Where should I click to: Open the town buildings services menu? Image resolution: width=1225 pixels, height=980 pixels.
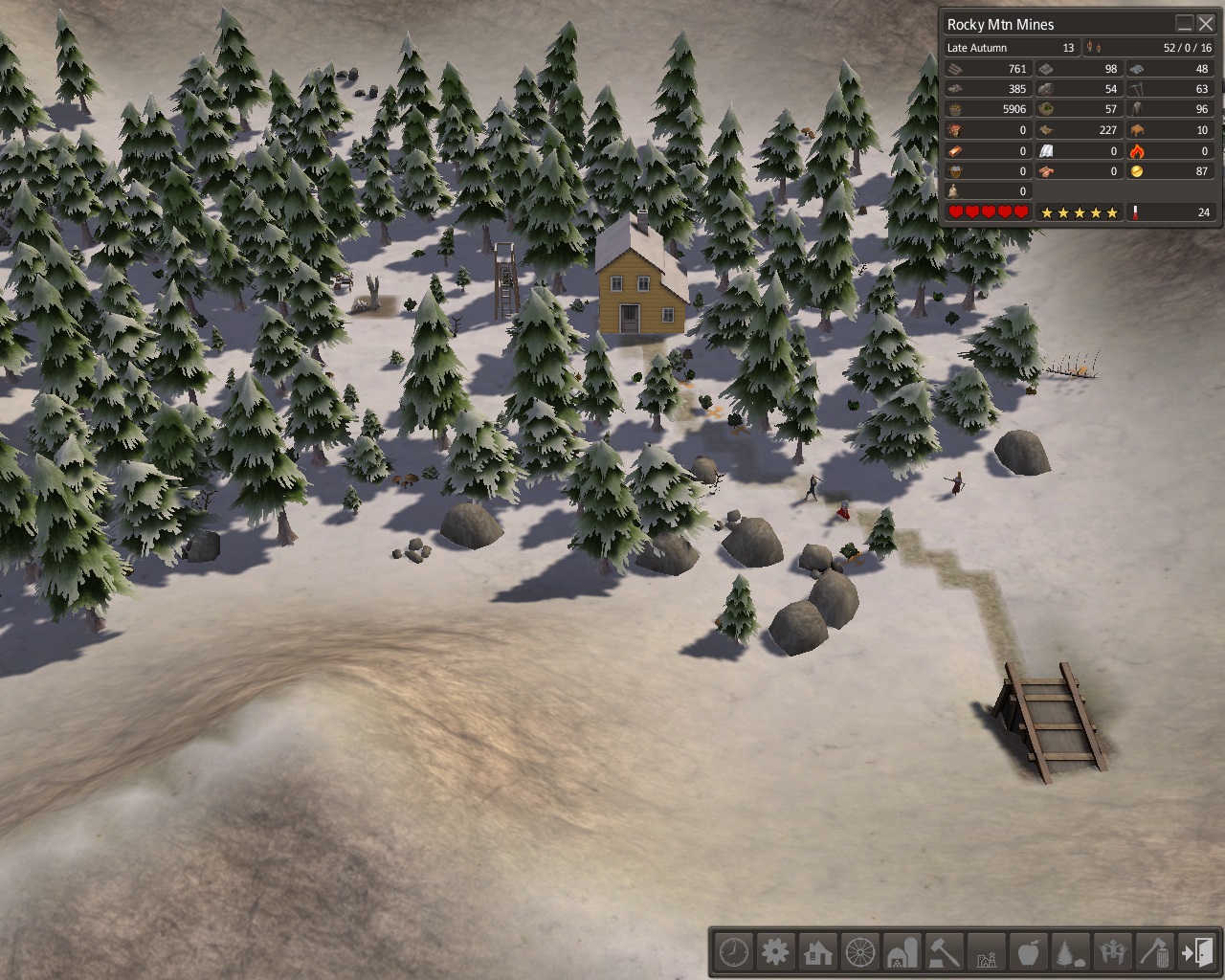coord(987,952)
